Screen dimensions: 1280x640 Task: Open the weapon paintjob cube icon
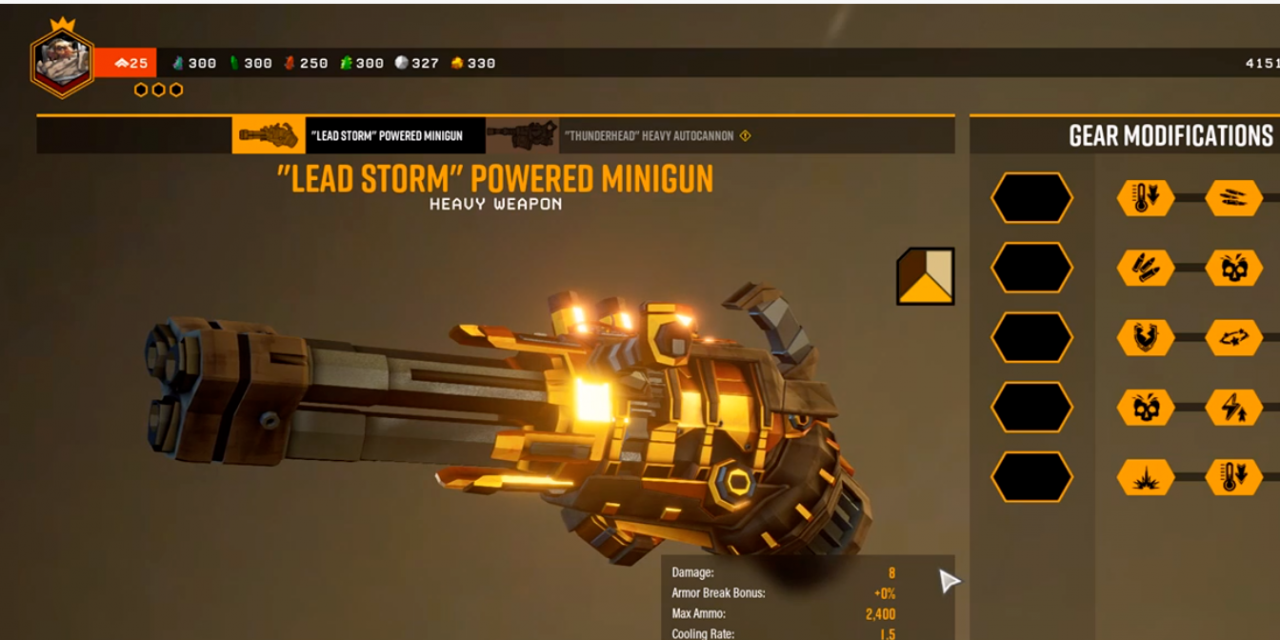click(x=925, y=276)
